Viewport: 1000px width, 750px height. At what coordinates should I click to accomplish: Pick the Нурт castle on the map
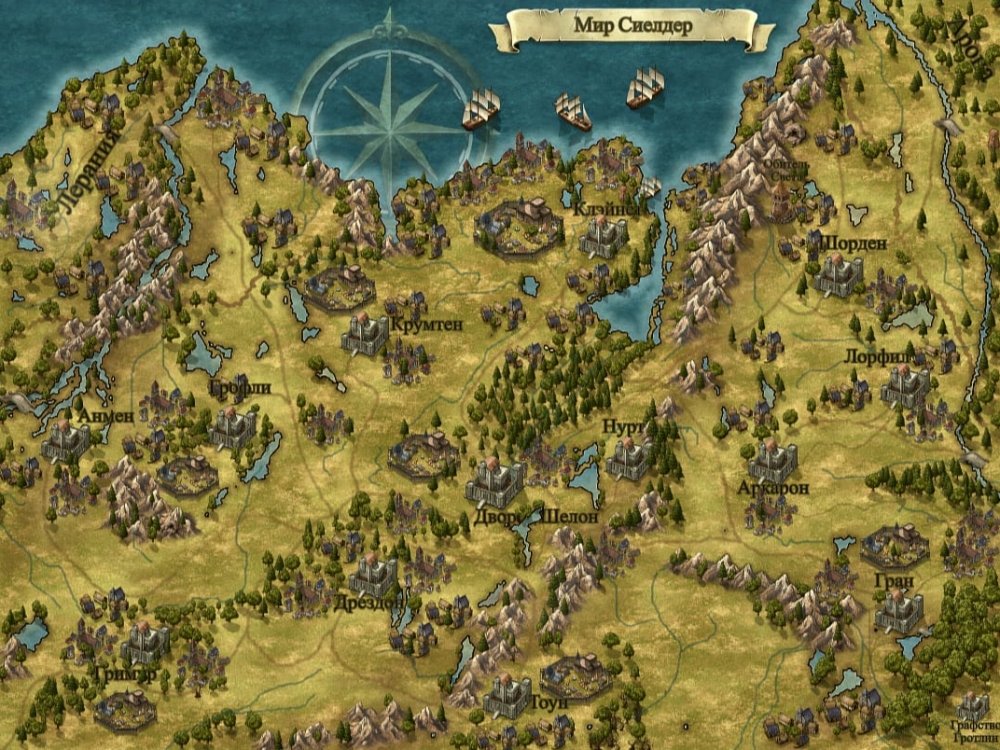pos(630,457)
